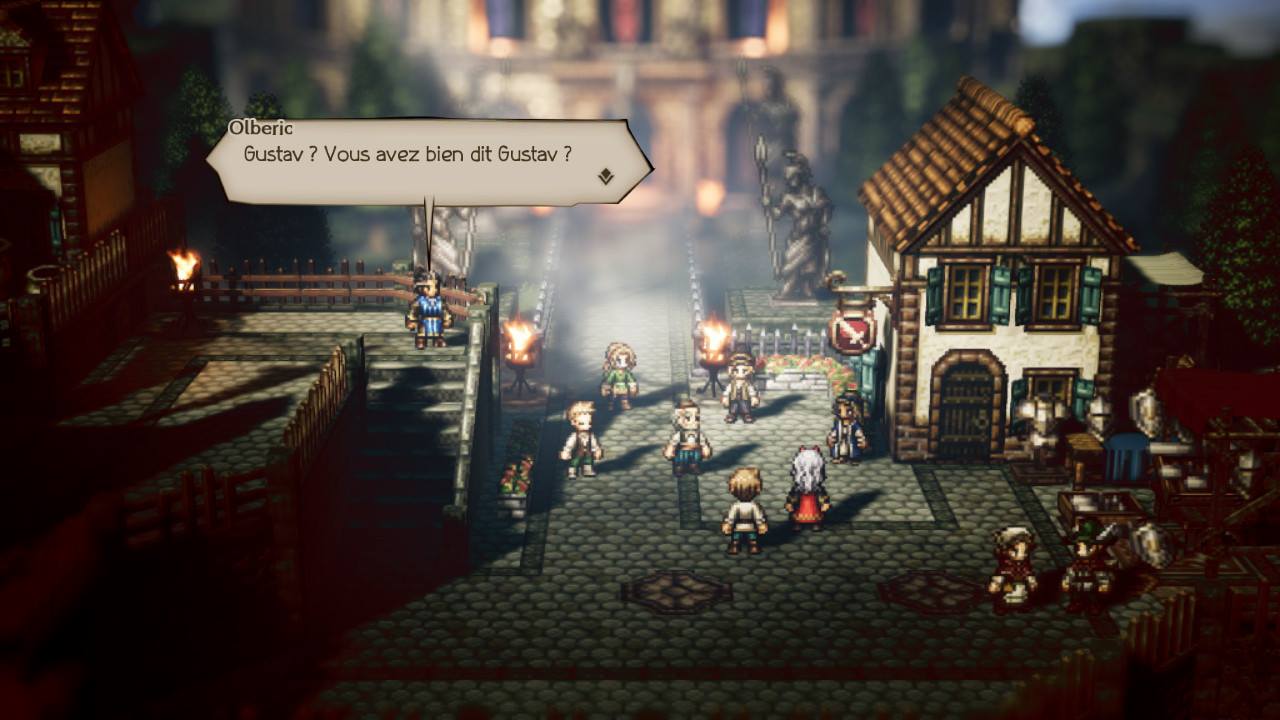
Task: Click Olberic's speech bubble to continue
Action: (420, 160)
